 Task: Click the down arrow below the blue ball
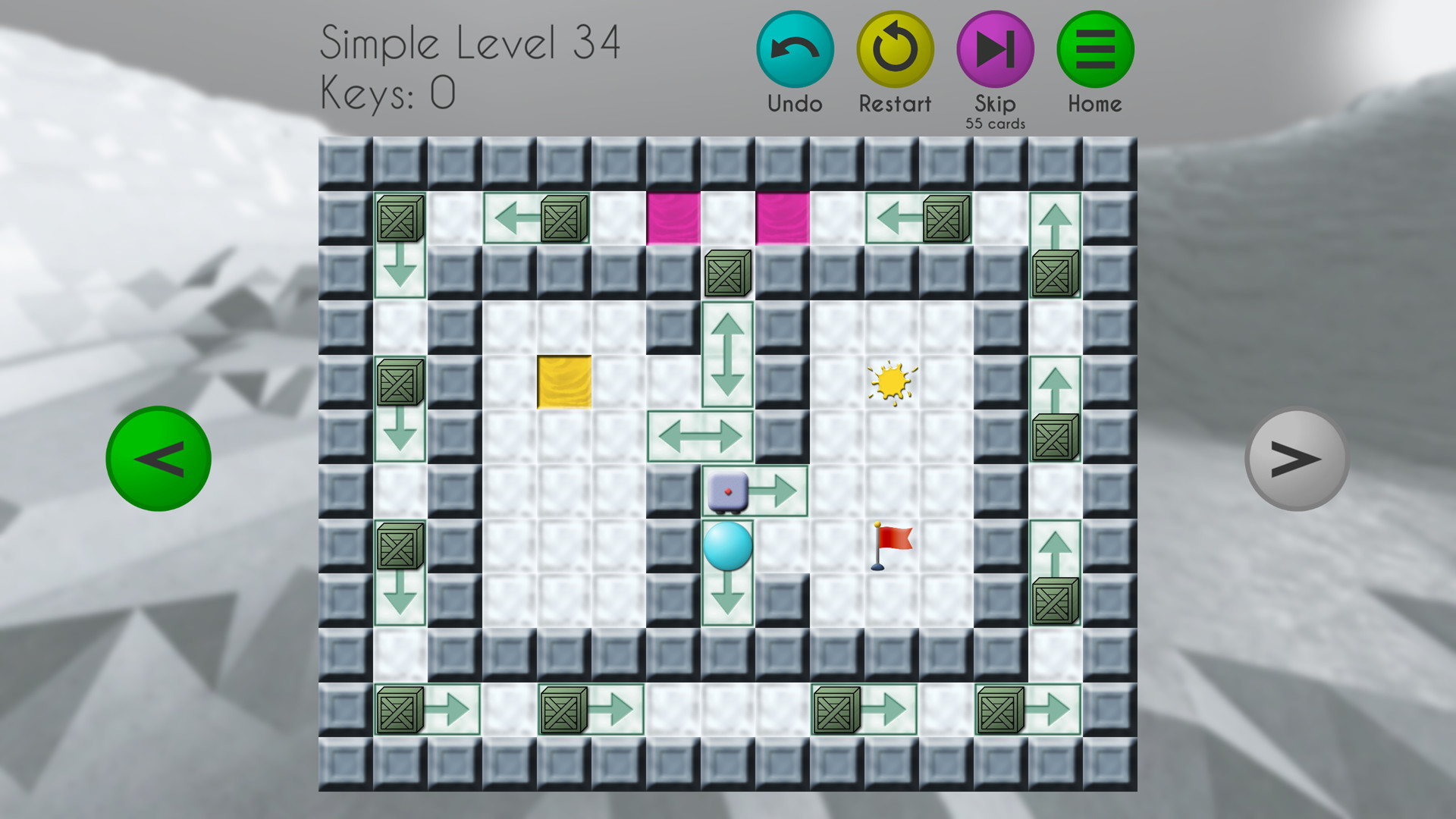(726, 599)
